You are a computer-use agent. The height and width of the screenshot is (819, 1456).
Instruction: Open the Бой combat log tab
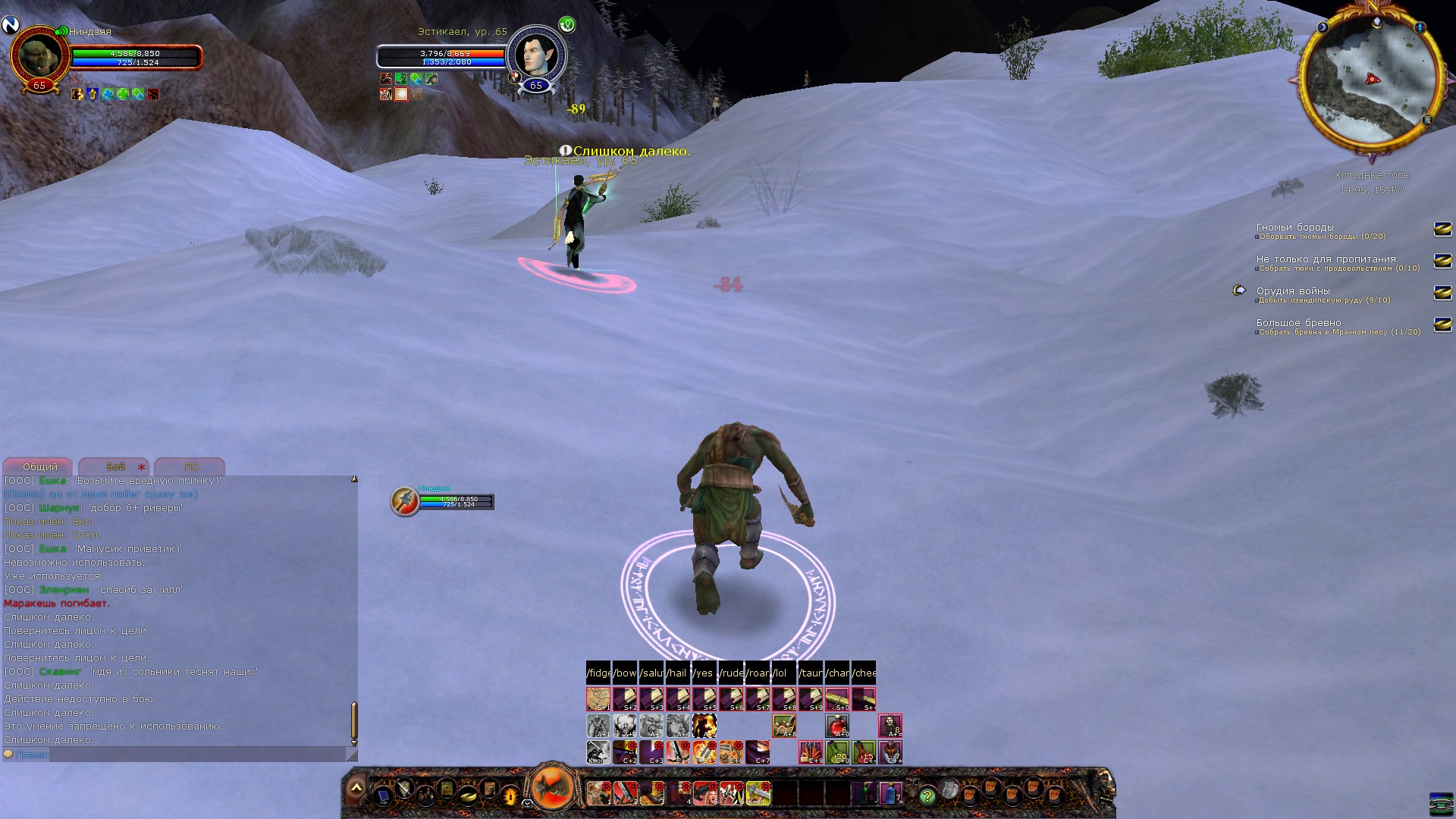[115, 466]
